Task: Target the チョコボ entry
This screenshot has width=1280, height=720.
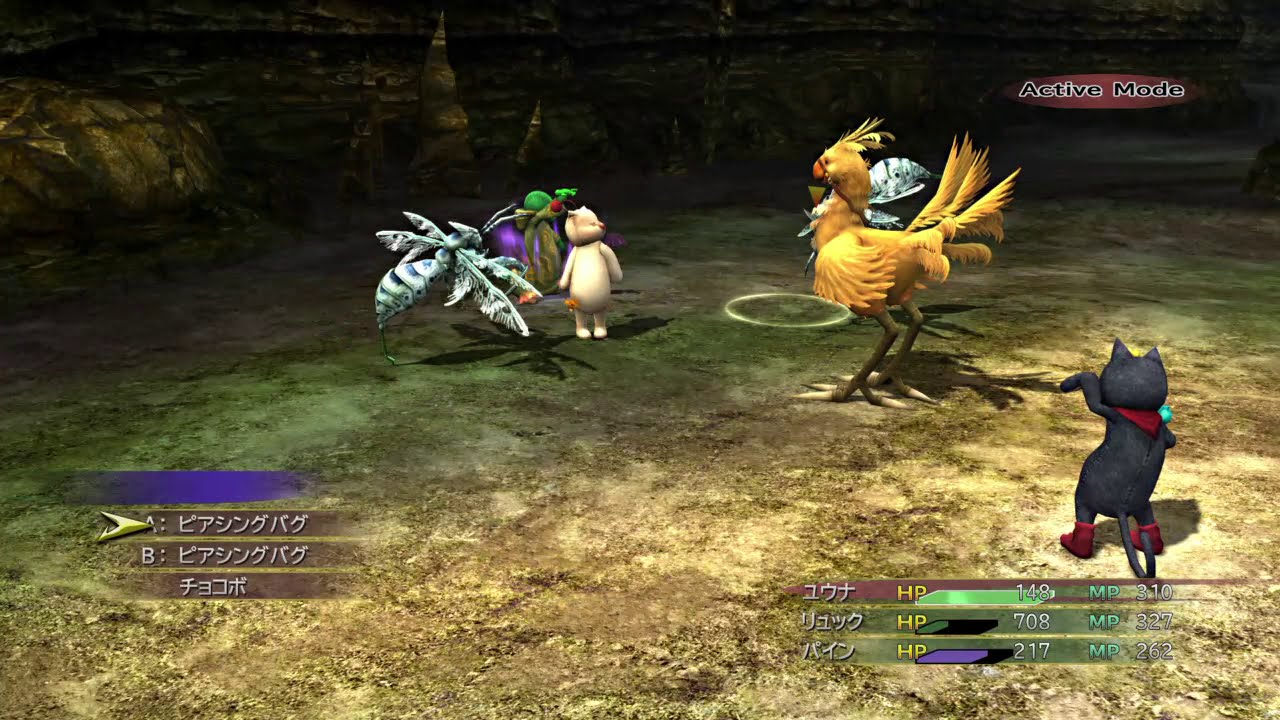Action: pos(214,587)
